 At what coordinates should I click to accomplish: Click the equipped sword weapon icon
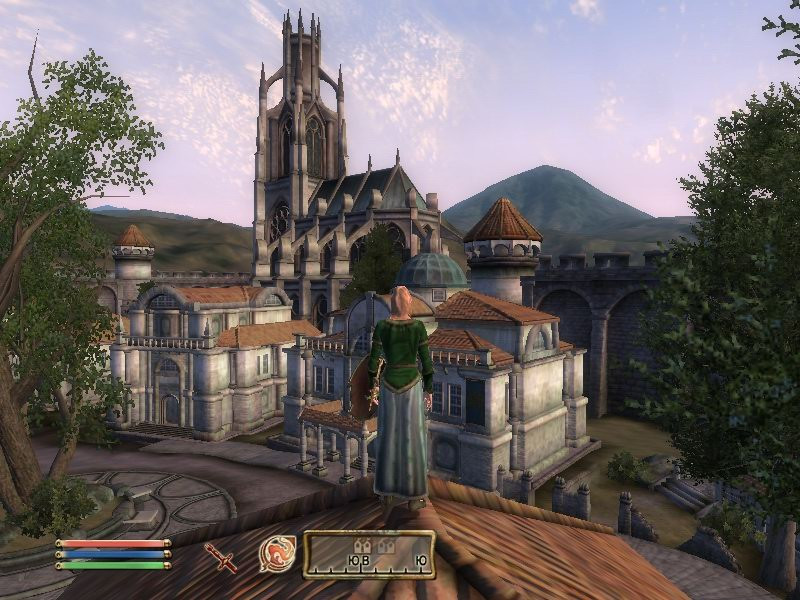(x=220, y=556)
